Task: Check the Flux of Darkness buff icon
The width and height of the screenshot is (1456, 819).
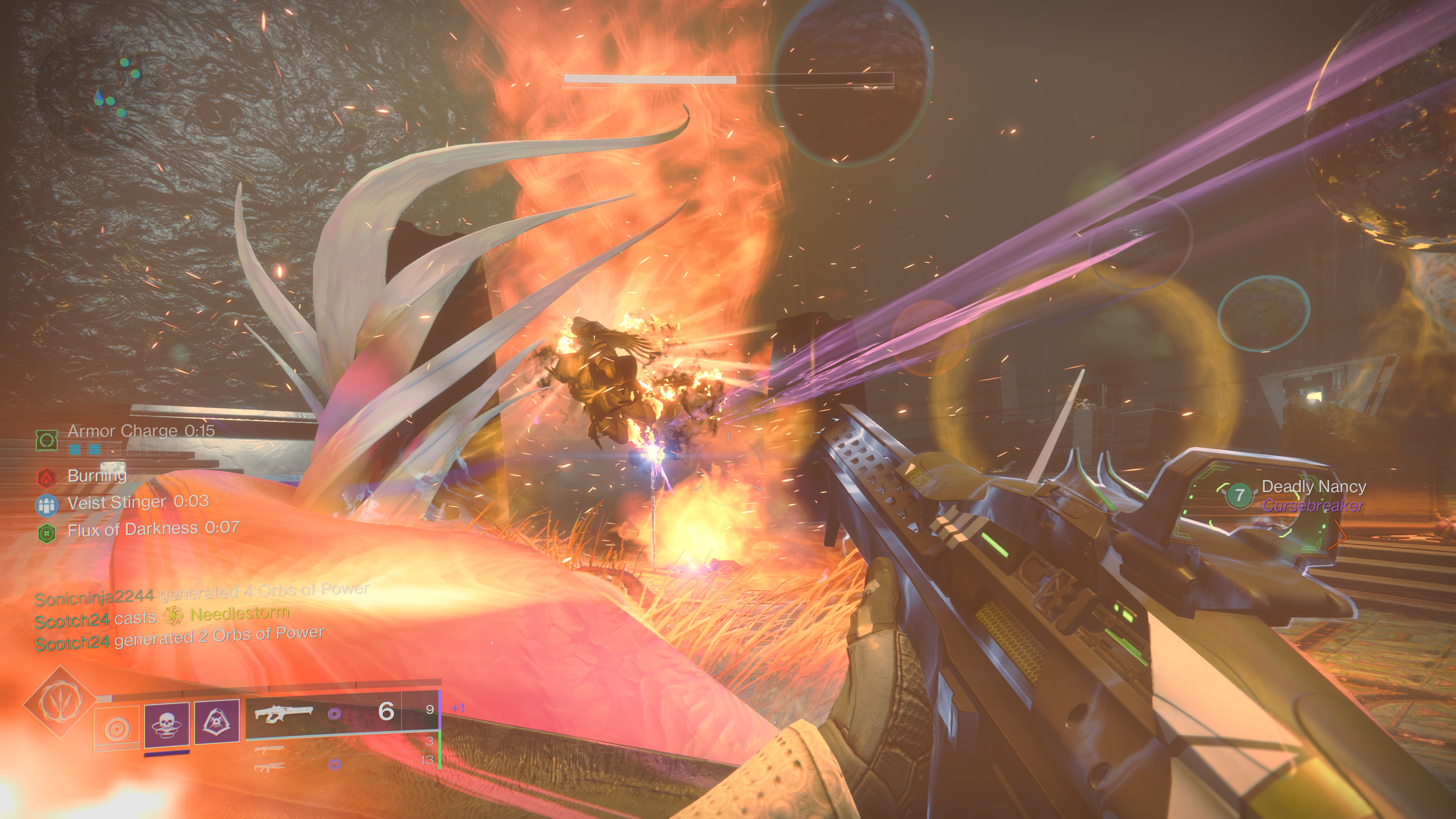Action: (46, 532)
